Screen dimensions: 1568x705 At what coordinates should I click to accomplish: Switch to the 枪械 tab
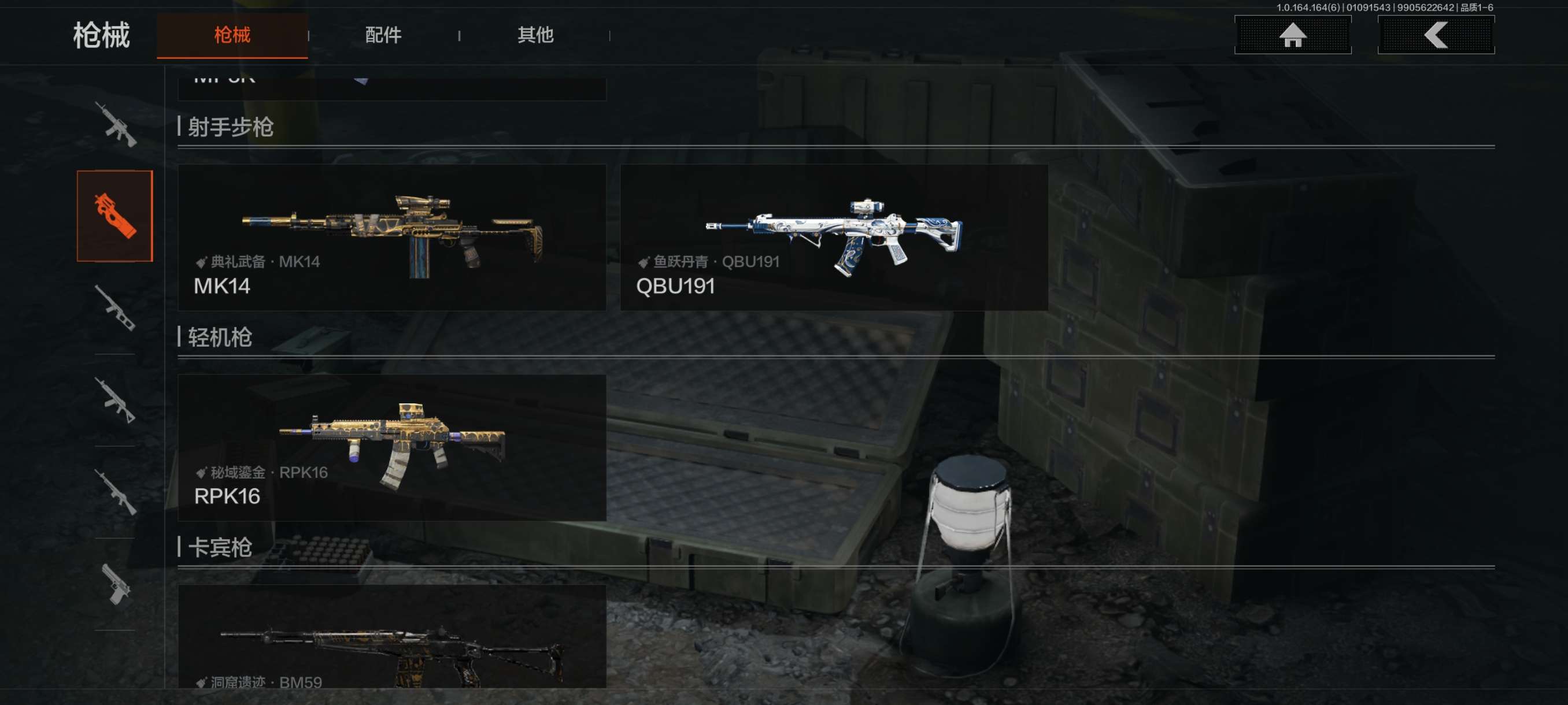point(232,35)
